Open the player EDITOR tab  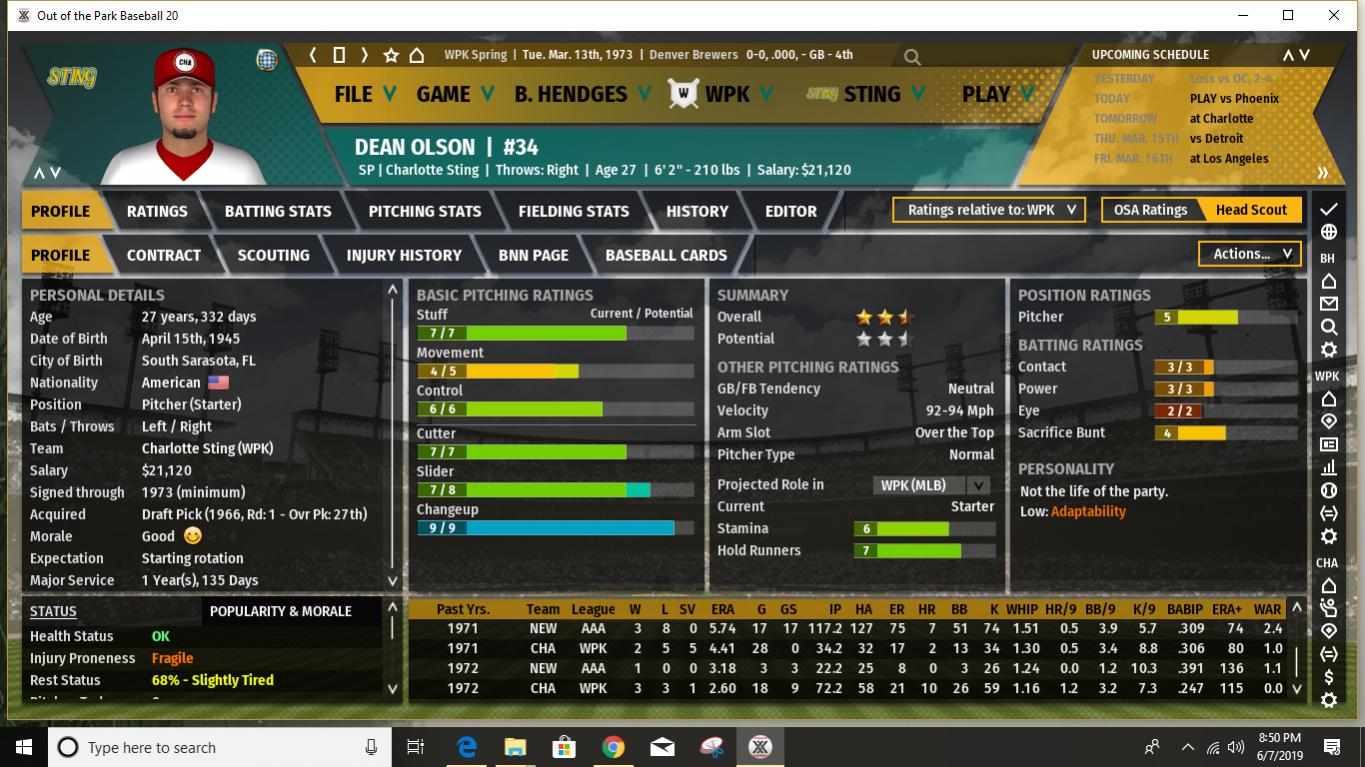791,211
